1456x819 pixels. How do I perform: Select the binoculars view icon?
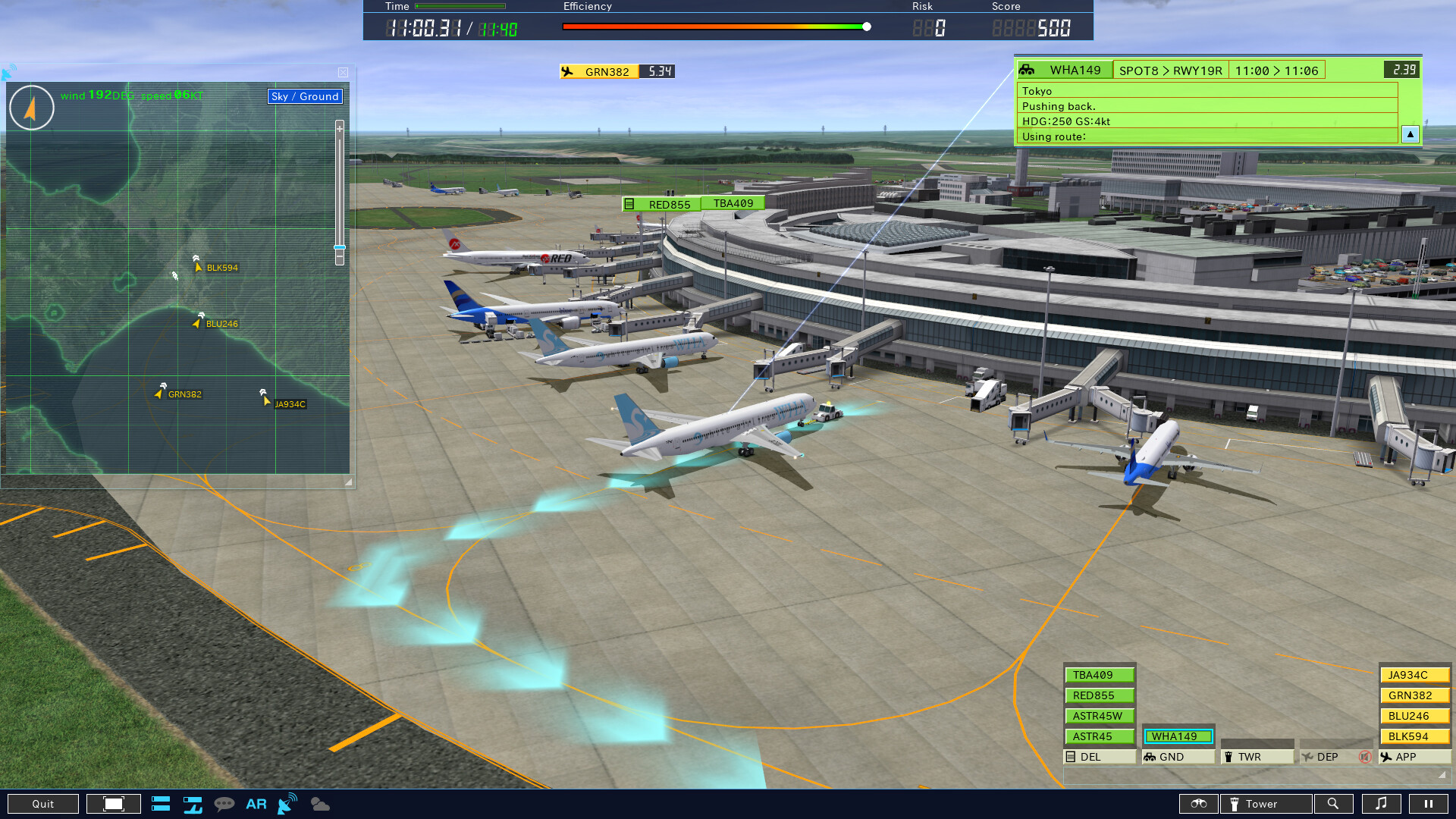(x=1199, y=804)
